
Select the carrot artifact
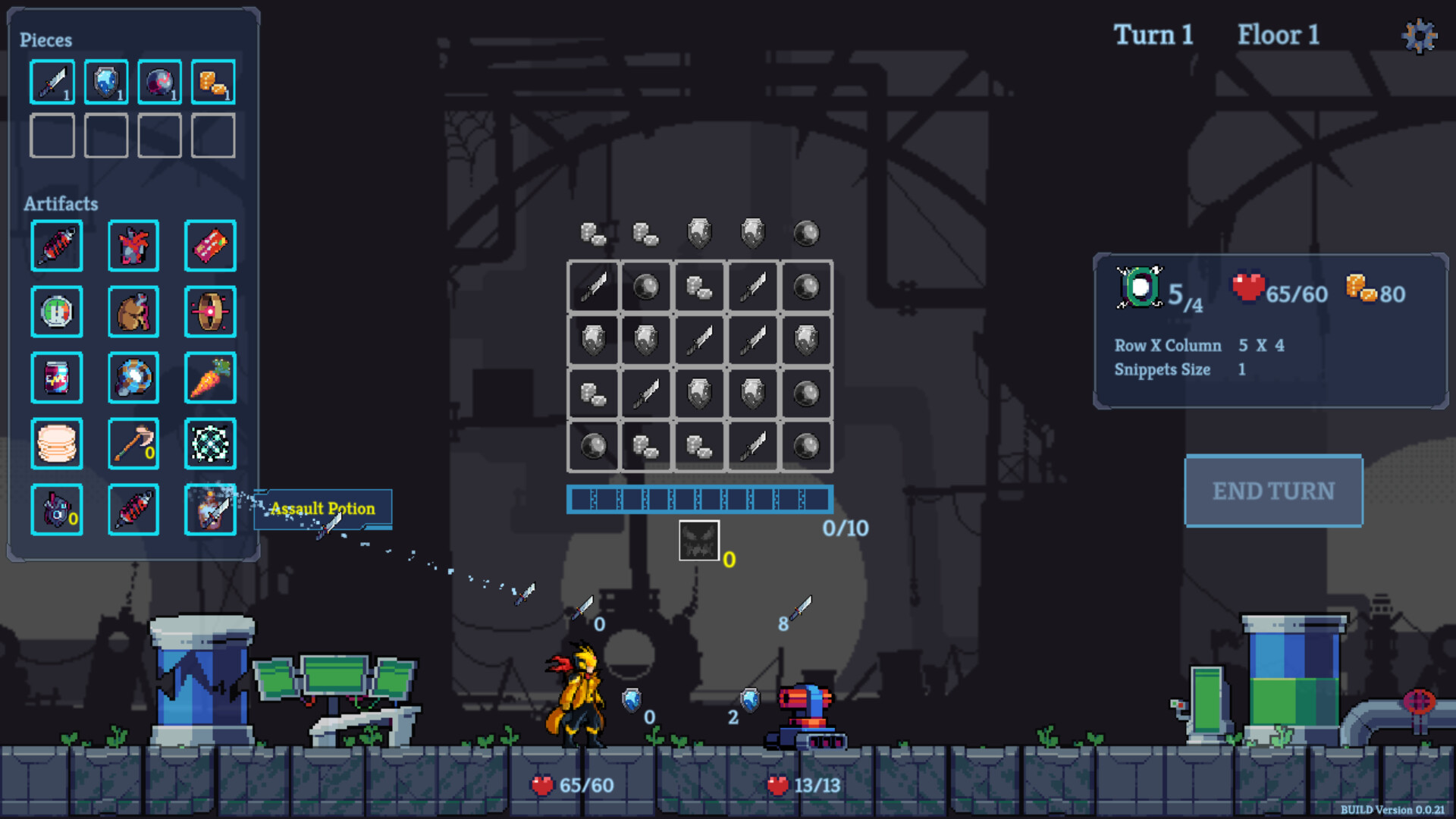coord(211,377)
